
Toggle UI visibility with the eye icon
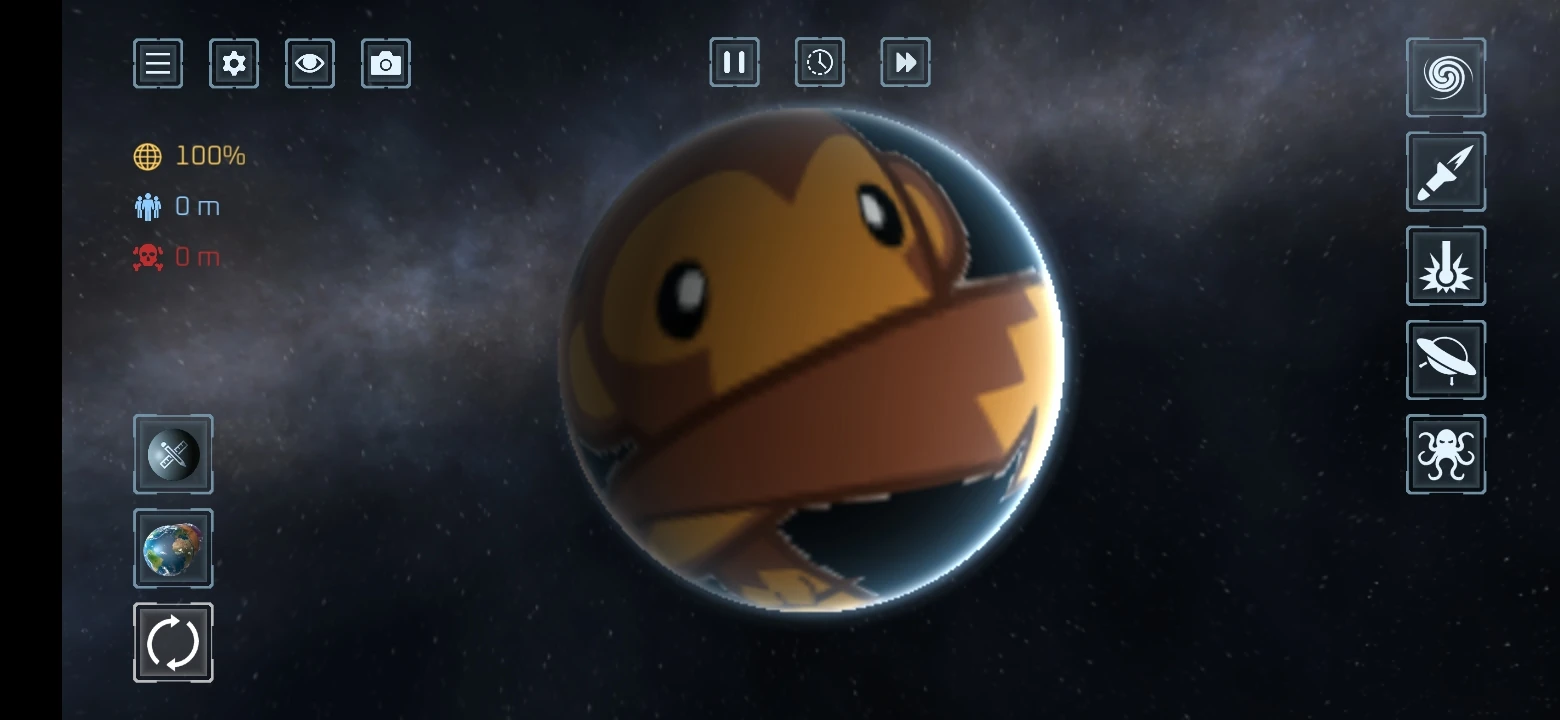pyautogui.click(x=309, y=62)
